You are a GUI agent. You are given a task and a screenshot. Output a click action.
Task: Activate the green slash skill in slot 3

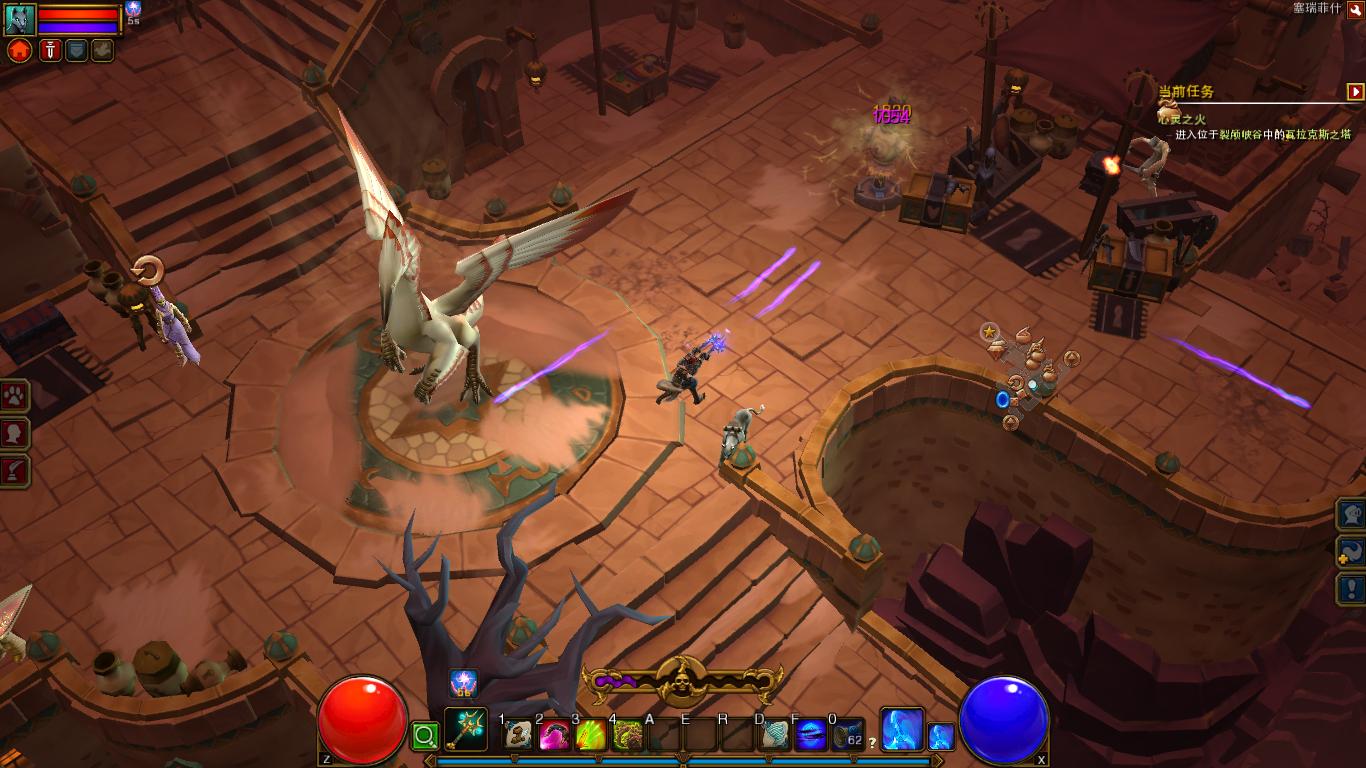tap(590, 736)
